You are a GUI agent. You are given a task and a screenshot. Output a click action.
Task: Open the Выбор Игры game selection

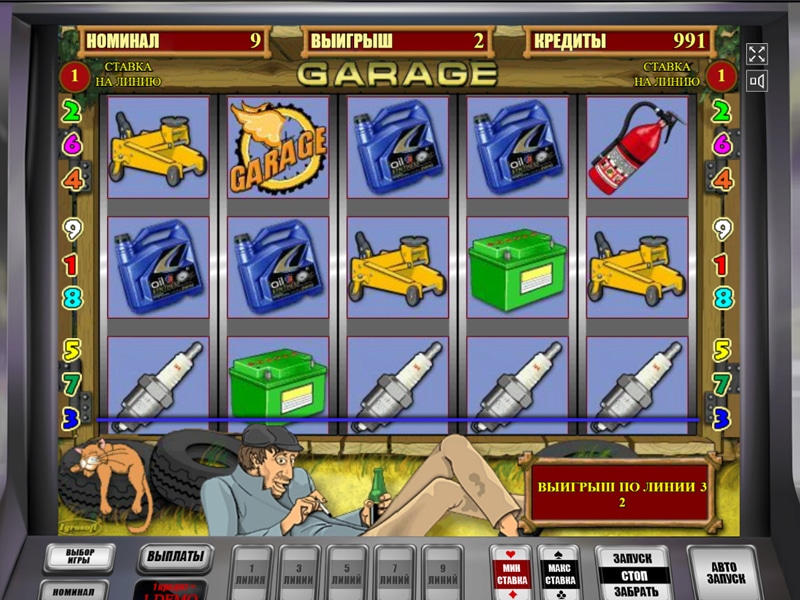[x=79, y=558]
